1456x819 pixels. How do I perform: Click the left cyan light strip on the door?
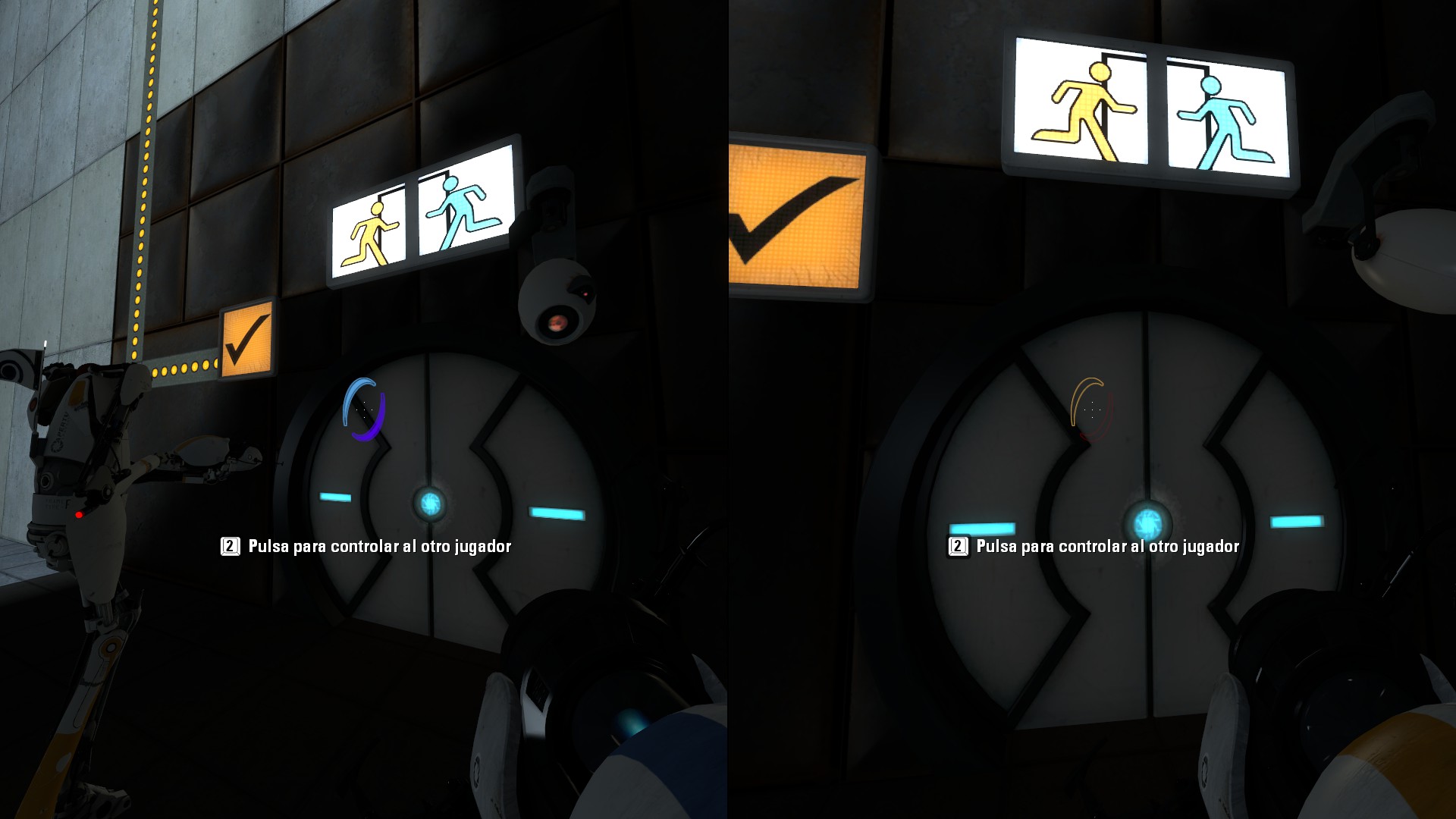[336, 497]
